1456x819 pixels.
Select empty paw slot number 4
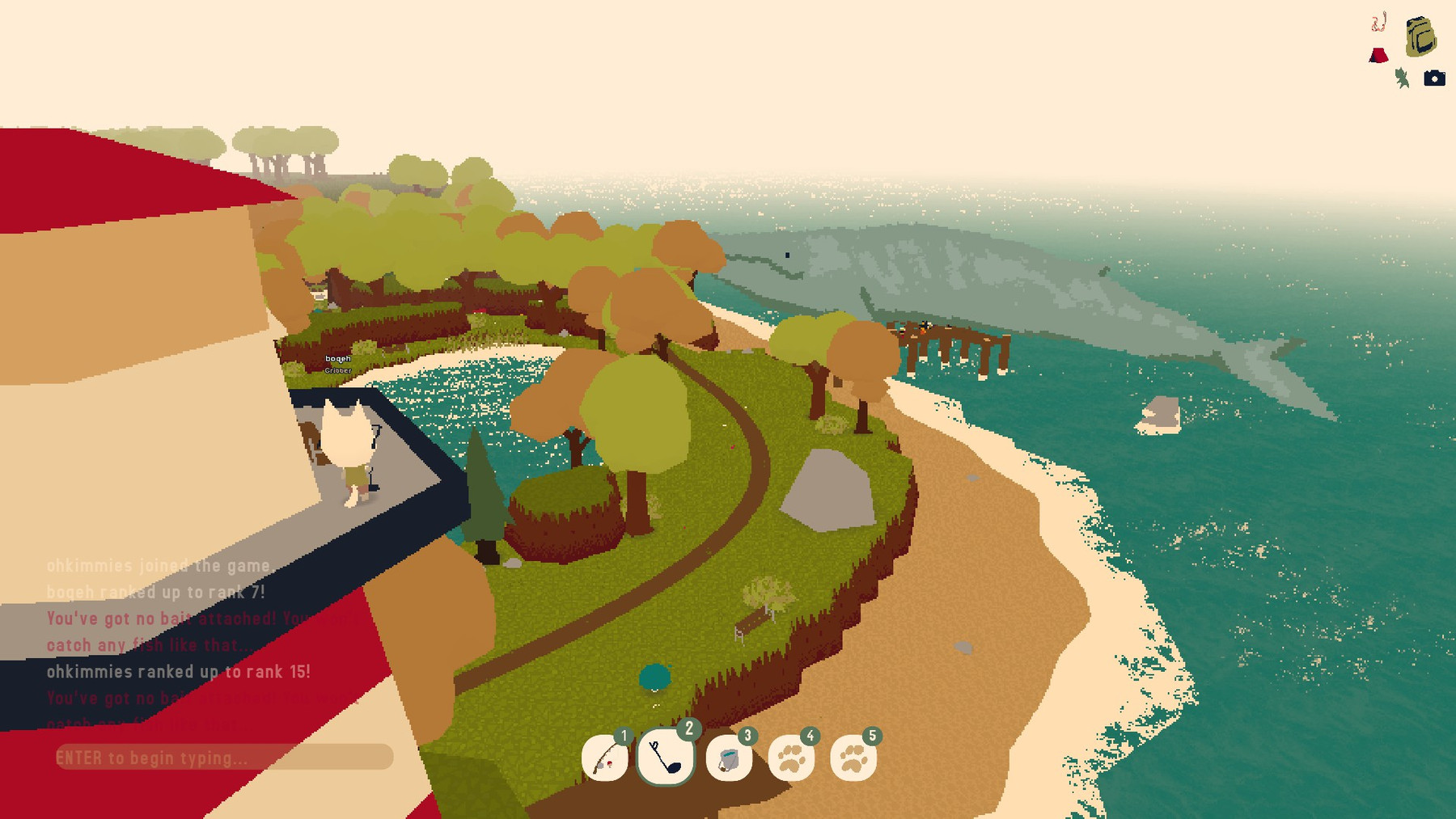coord(791,758)
